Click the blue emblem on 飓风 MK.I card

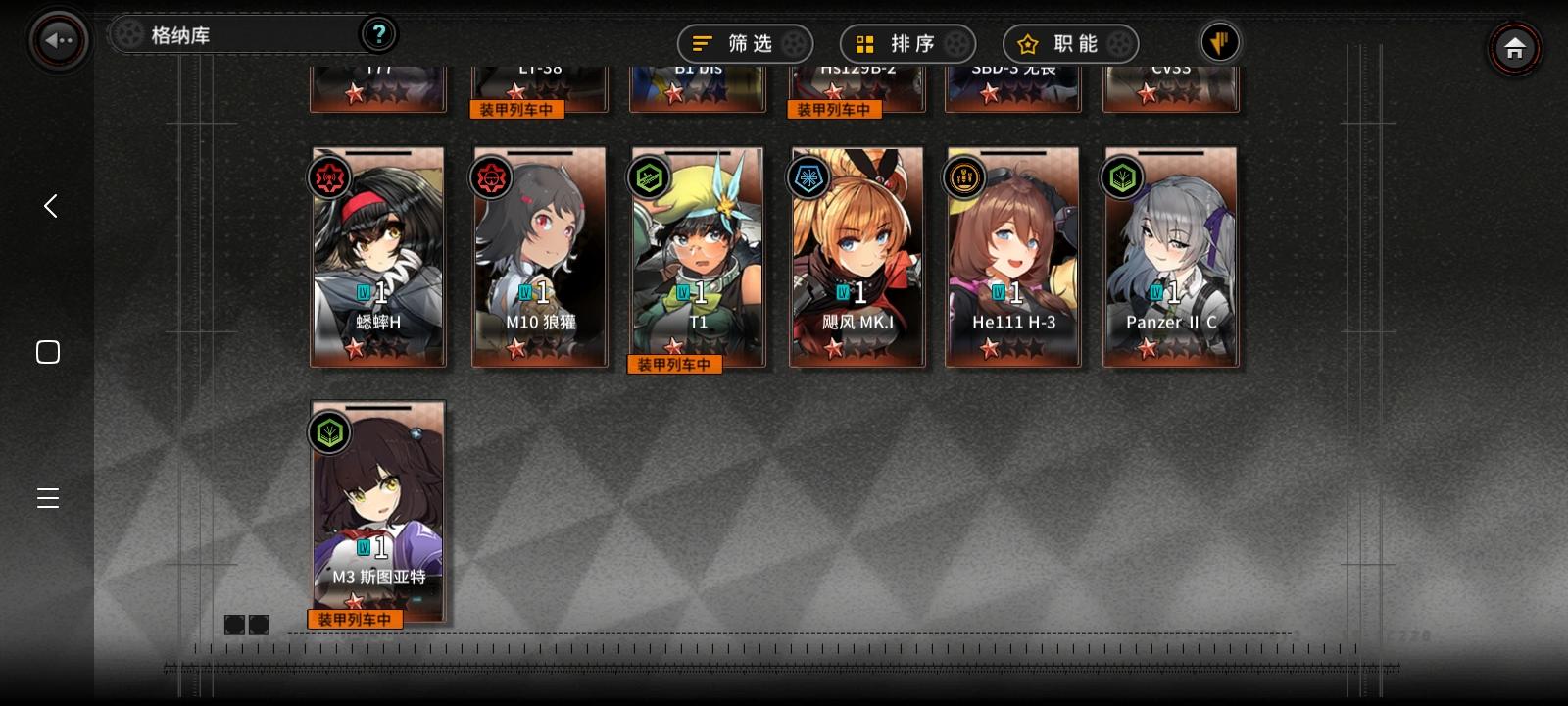pyautogui.click(x=808, y=177)
